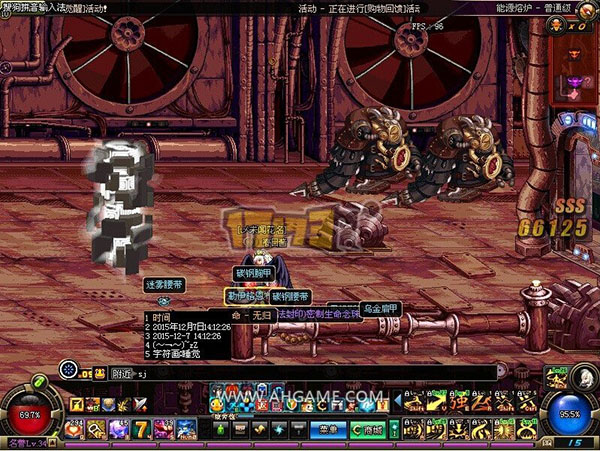Pick up the 迷雾腰带 item label
This screenshot has height=451, width=600.
click(164, 285)
